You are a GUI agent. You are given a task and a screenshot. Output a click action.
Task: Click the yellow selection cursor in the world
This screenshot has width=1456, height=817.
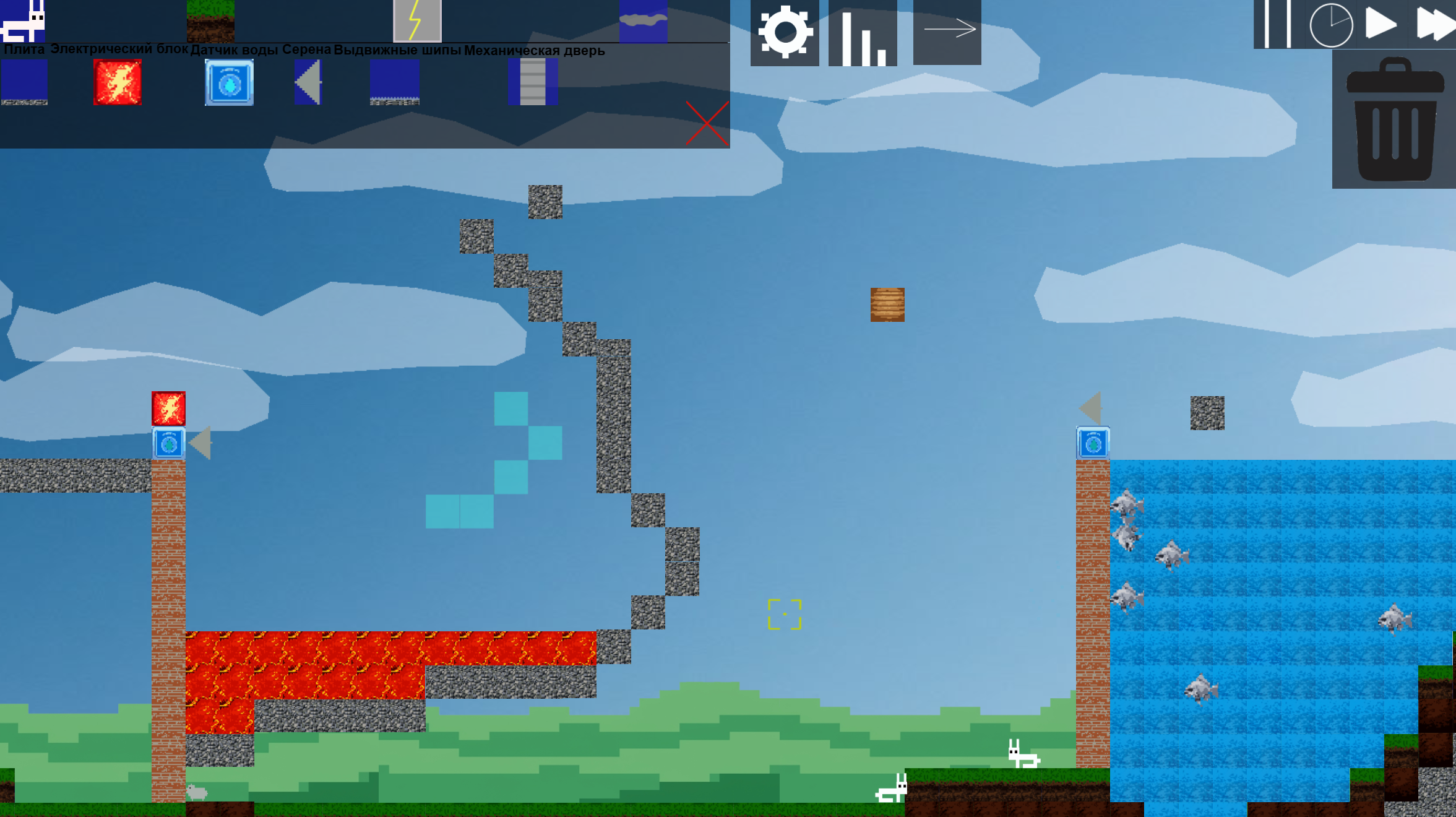784,613
